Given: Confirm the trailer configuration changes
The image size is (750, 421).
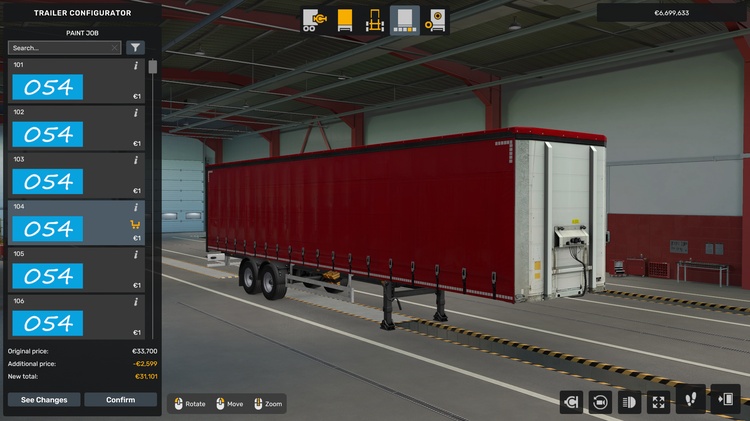Looking at the screenshot, I should click(120, 400).
